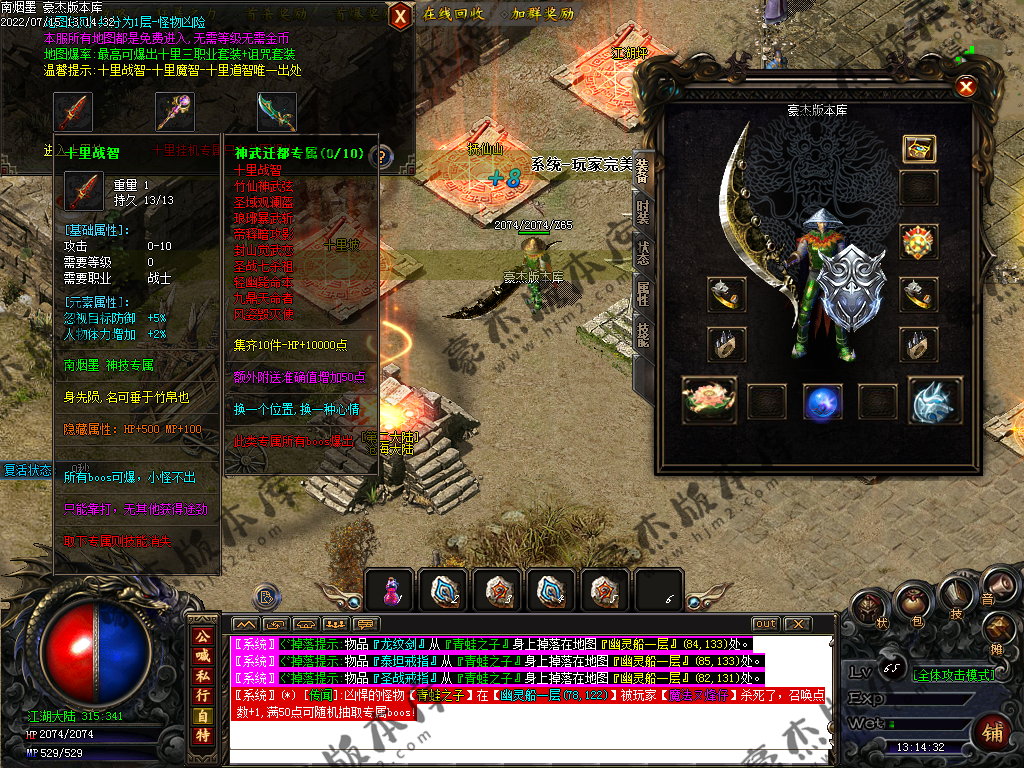Image resolution: width=1024 pixels, height=768 pixels.
Task: Close the map info dialog
Action: pyautogui.click(x=399, y=16)
